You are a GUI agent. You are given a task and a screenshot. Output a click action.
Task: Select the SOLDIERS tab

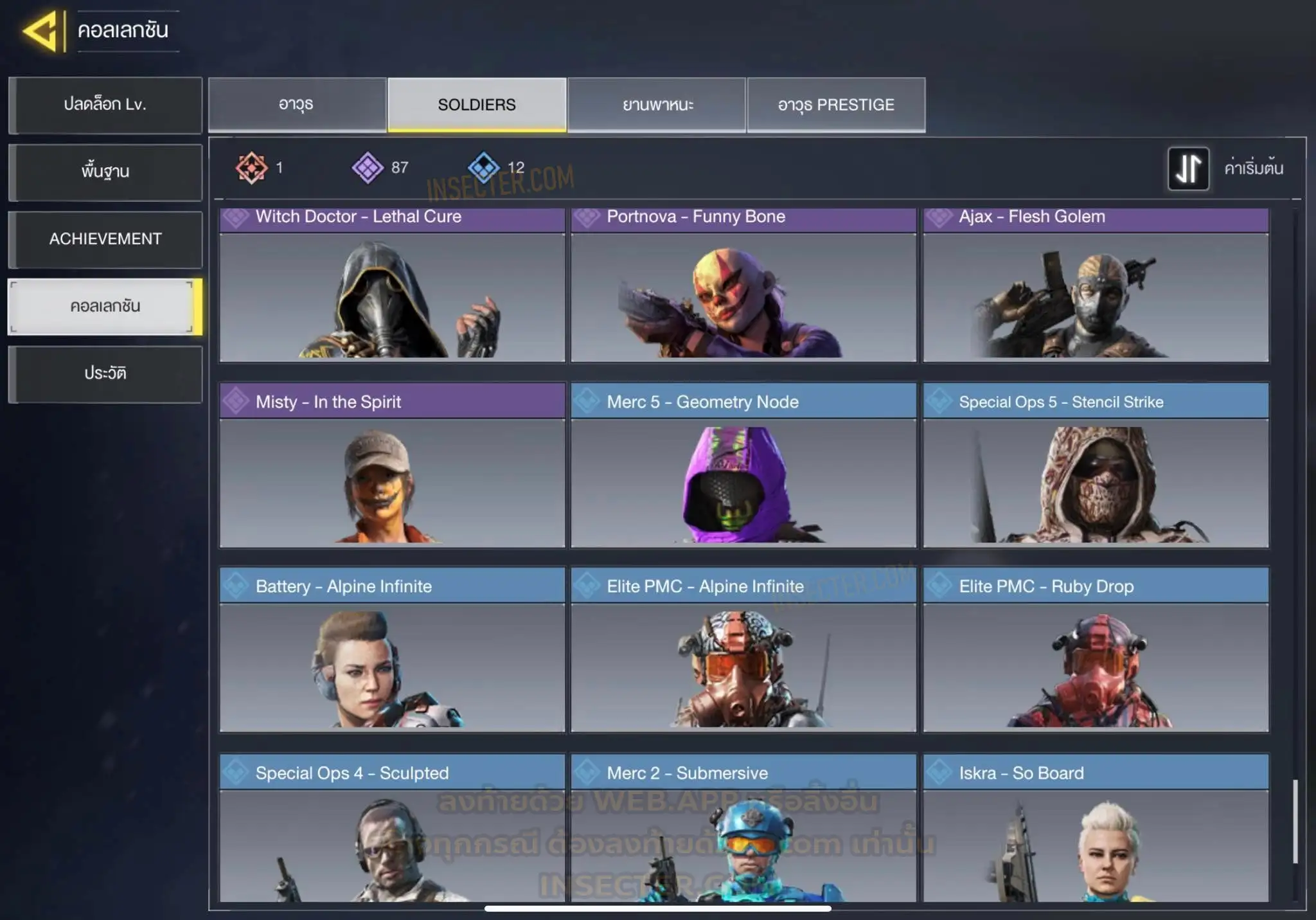(x=477, y=105)
